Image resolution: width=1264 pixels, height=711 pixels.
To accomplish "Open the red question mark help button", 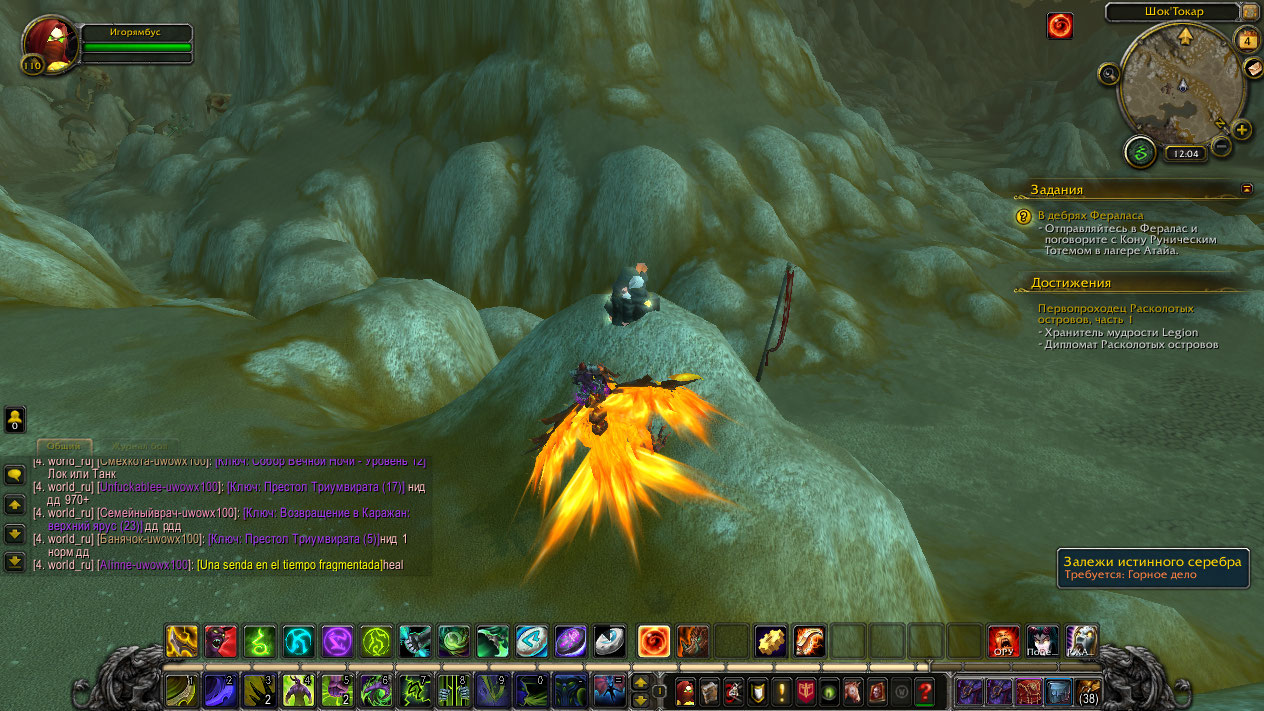I will coord(925,690).
